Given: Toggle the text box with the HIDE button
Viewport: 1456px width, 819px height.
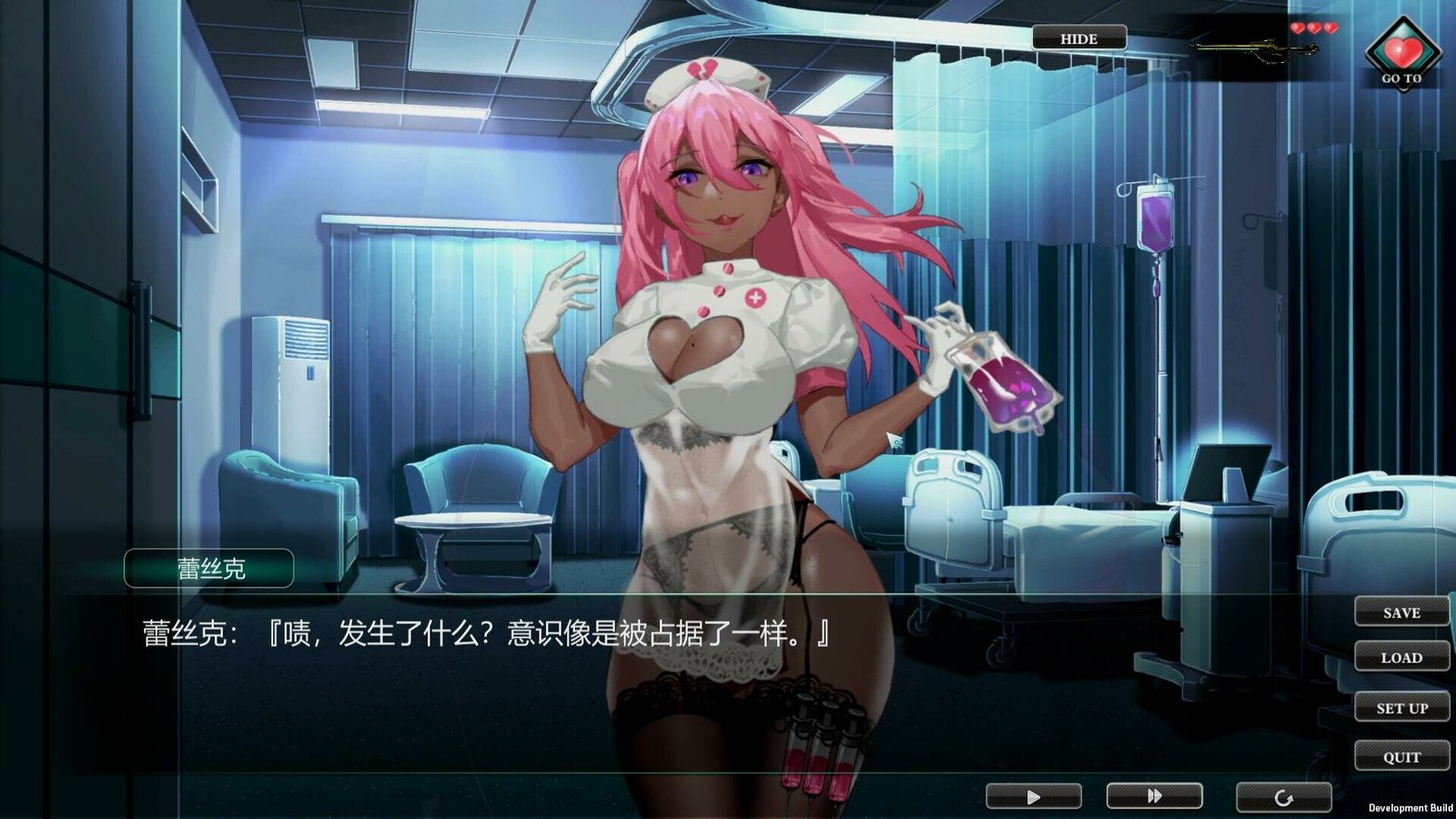Looking at the screenshot, I should (x=1078, y=38).
